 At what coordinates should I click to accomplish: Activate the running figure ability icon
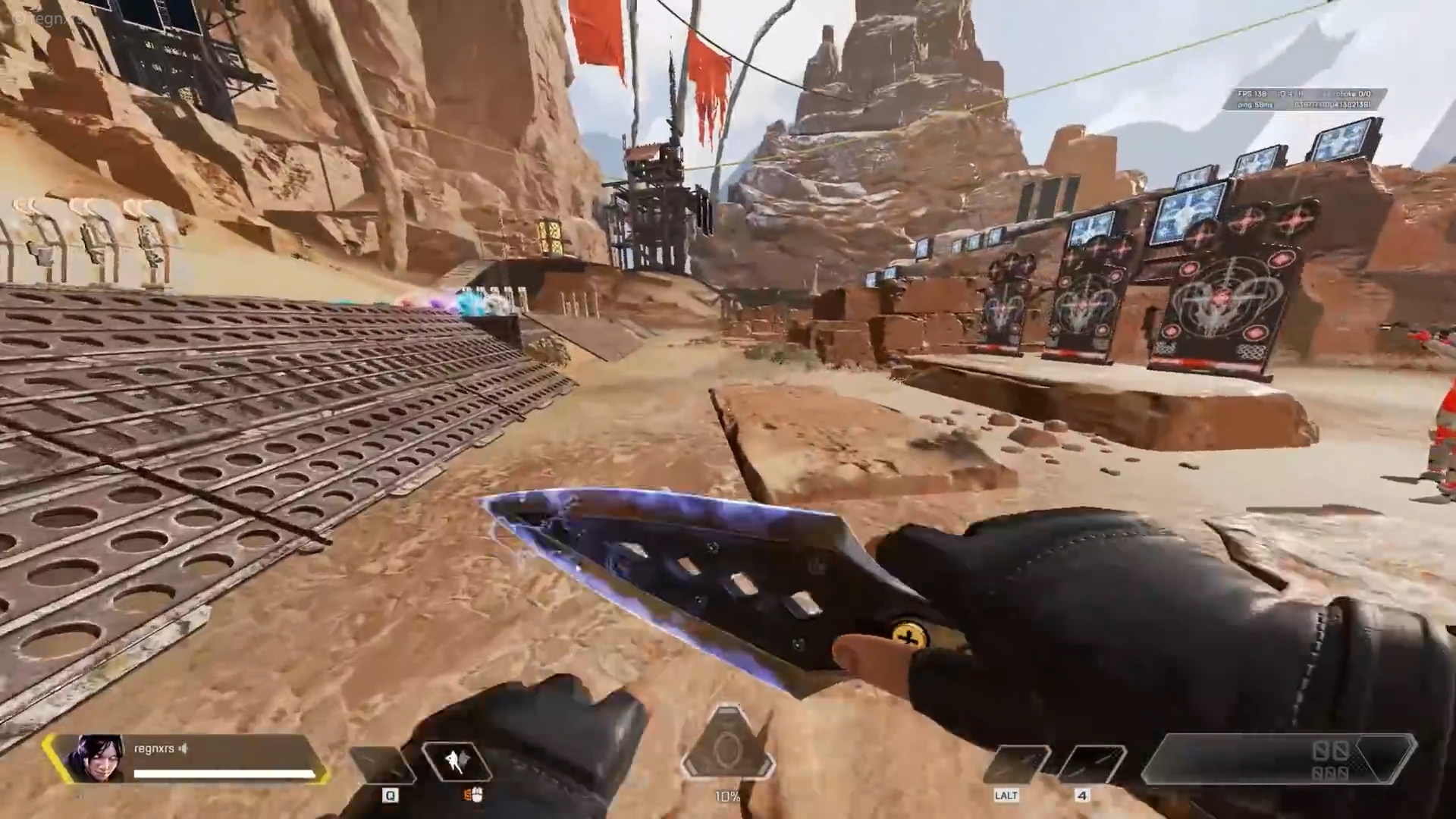(457, 761)
